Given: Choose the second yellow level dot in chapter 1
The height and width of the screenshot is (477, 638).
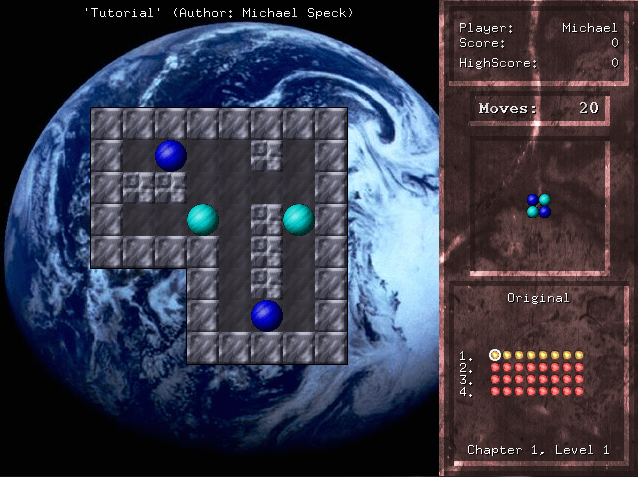Looking at the screenshot, I should point(507,355).
